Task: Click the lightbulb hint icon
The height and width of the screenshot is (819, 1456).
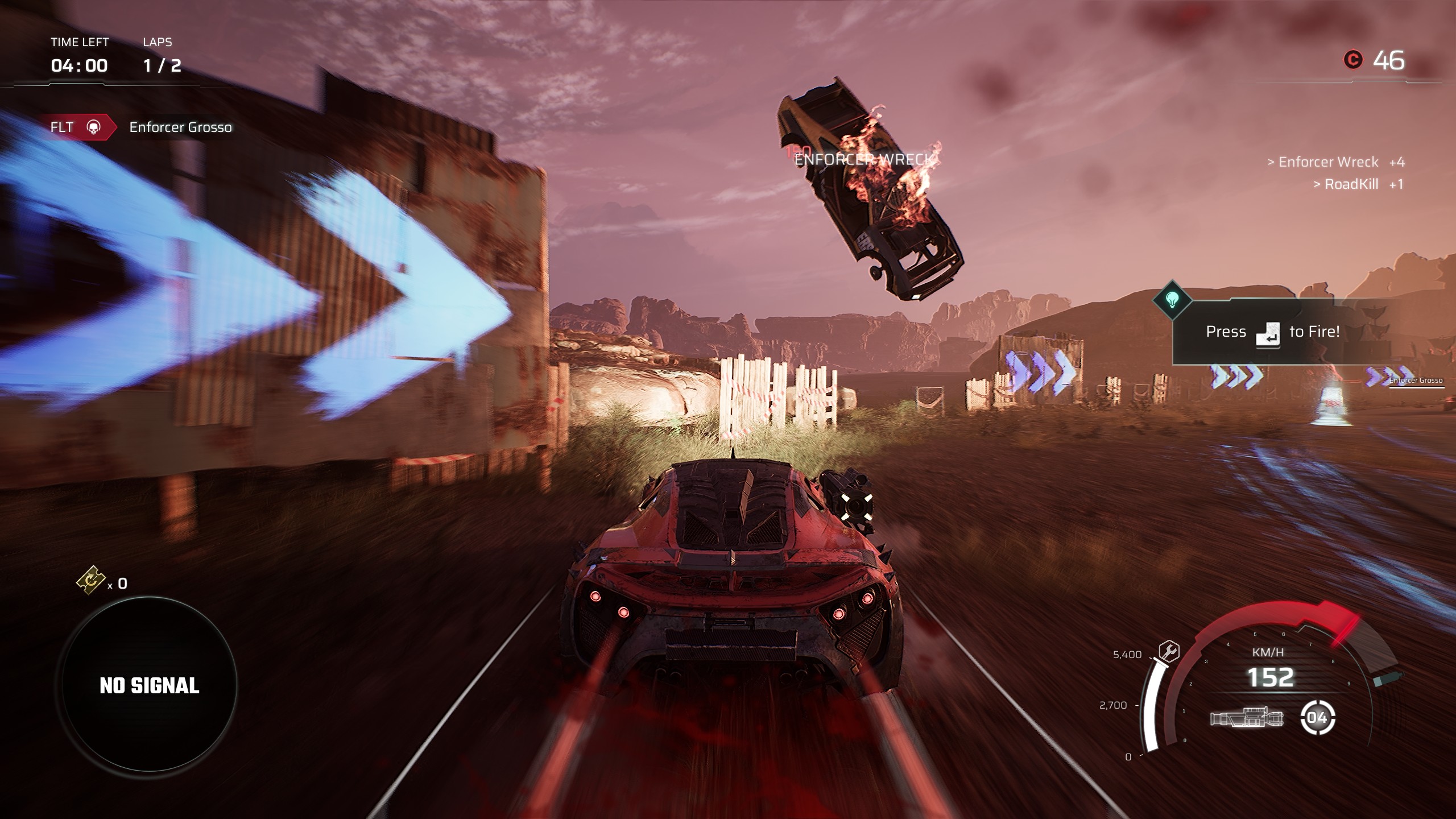Action: (x=1172, y=299)
